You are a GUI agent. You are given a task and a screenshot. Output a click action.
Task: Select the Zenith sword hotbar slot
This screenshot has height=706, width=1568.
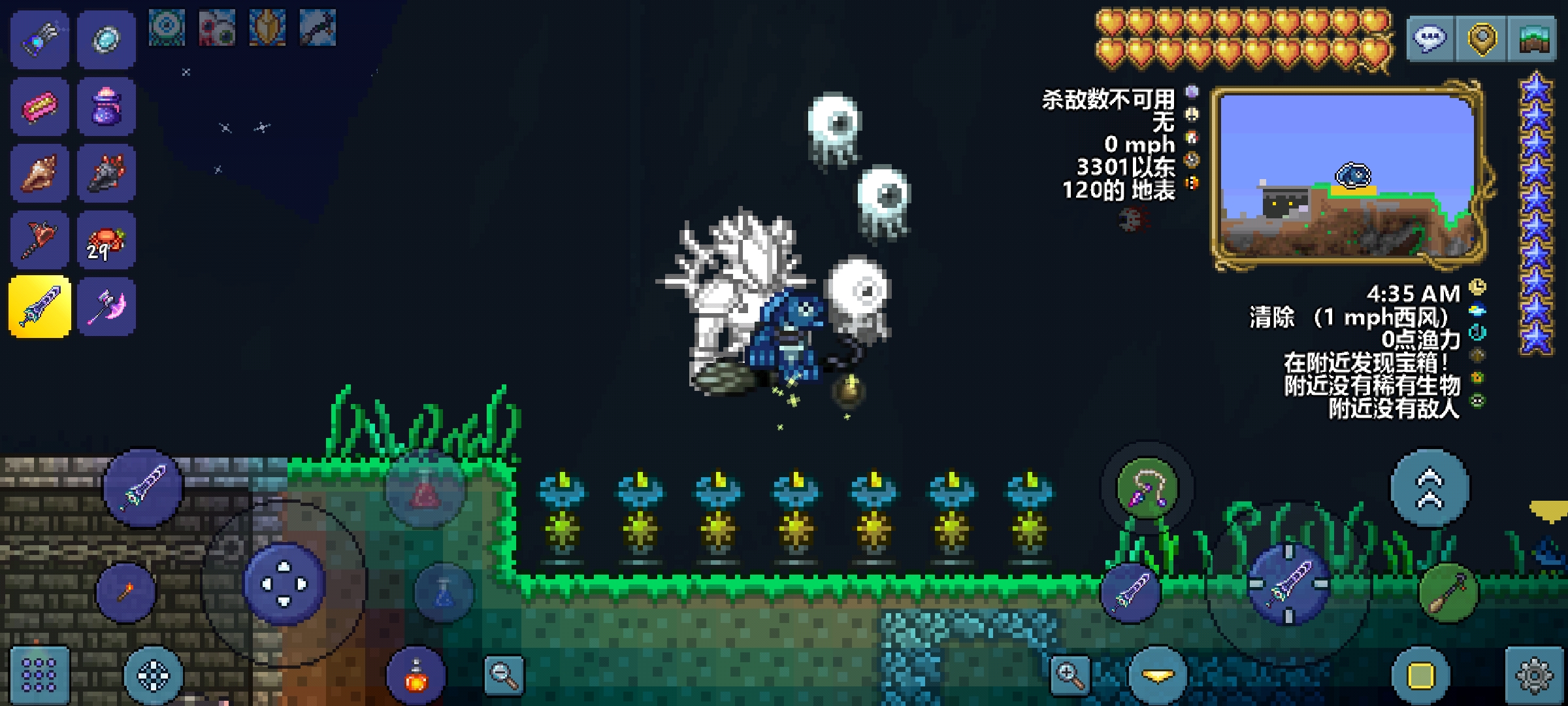point(39,307)
